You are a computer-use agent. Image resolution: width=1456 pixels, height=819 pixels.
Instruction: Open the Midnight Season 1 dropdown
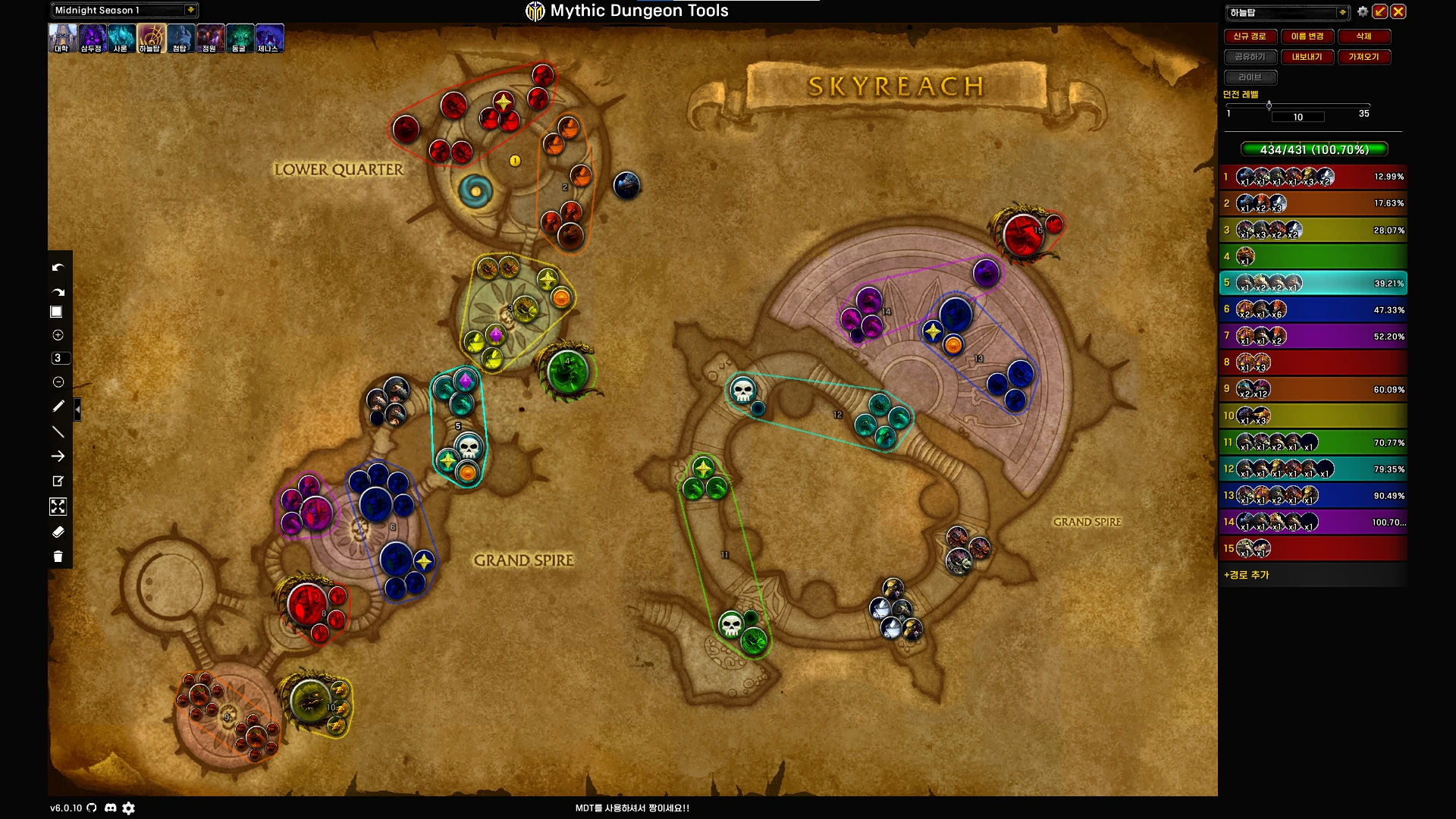190,10
